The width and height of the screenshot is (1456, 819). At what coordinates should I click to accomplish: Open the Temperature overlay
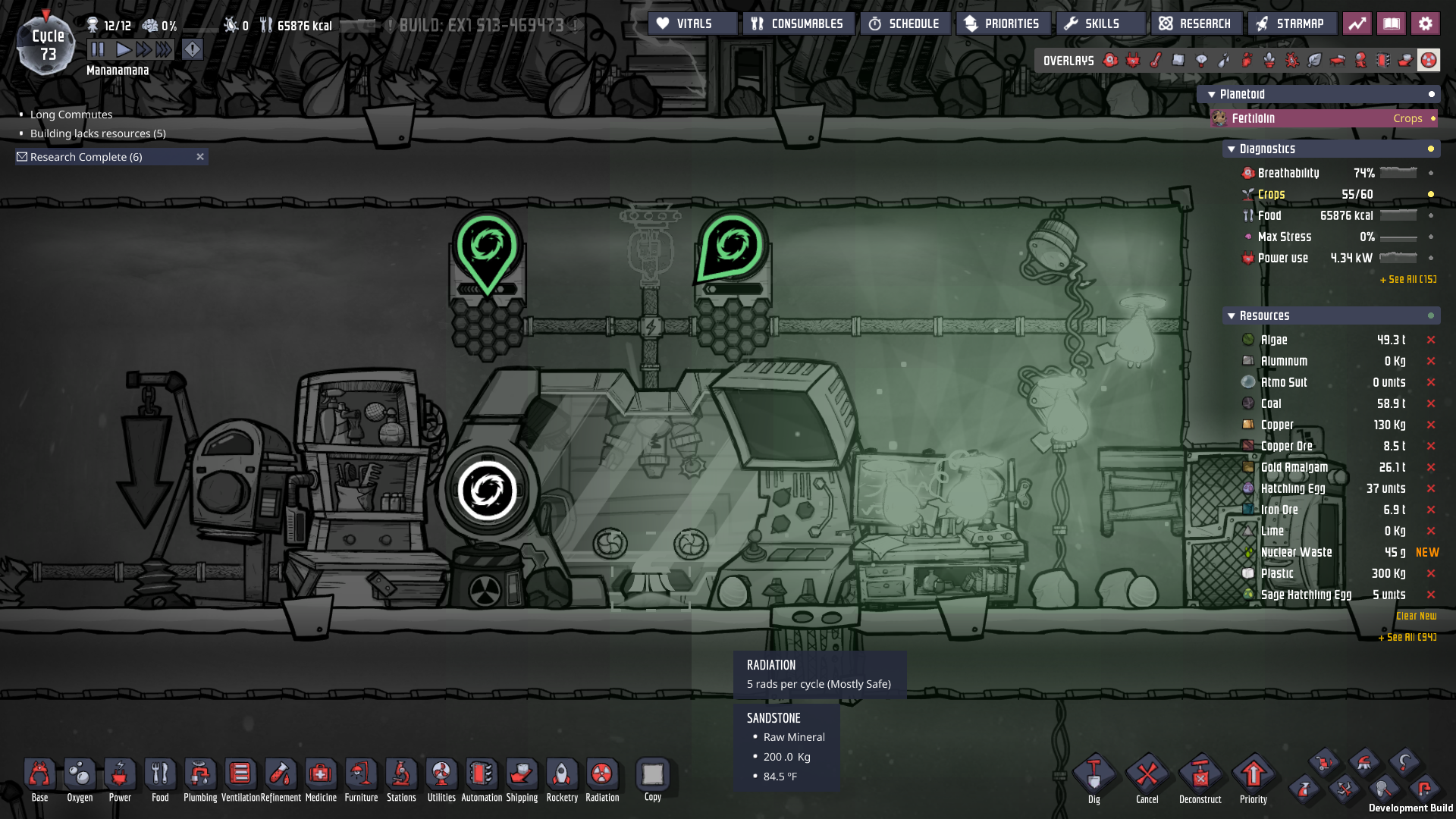(1156, 60)
